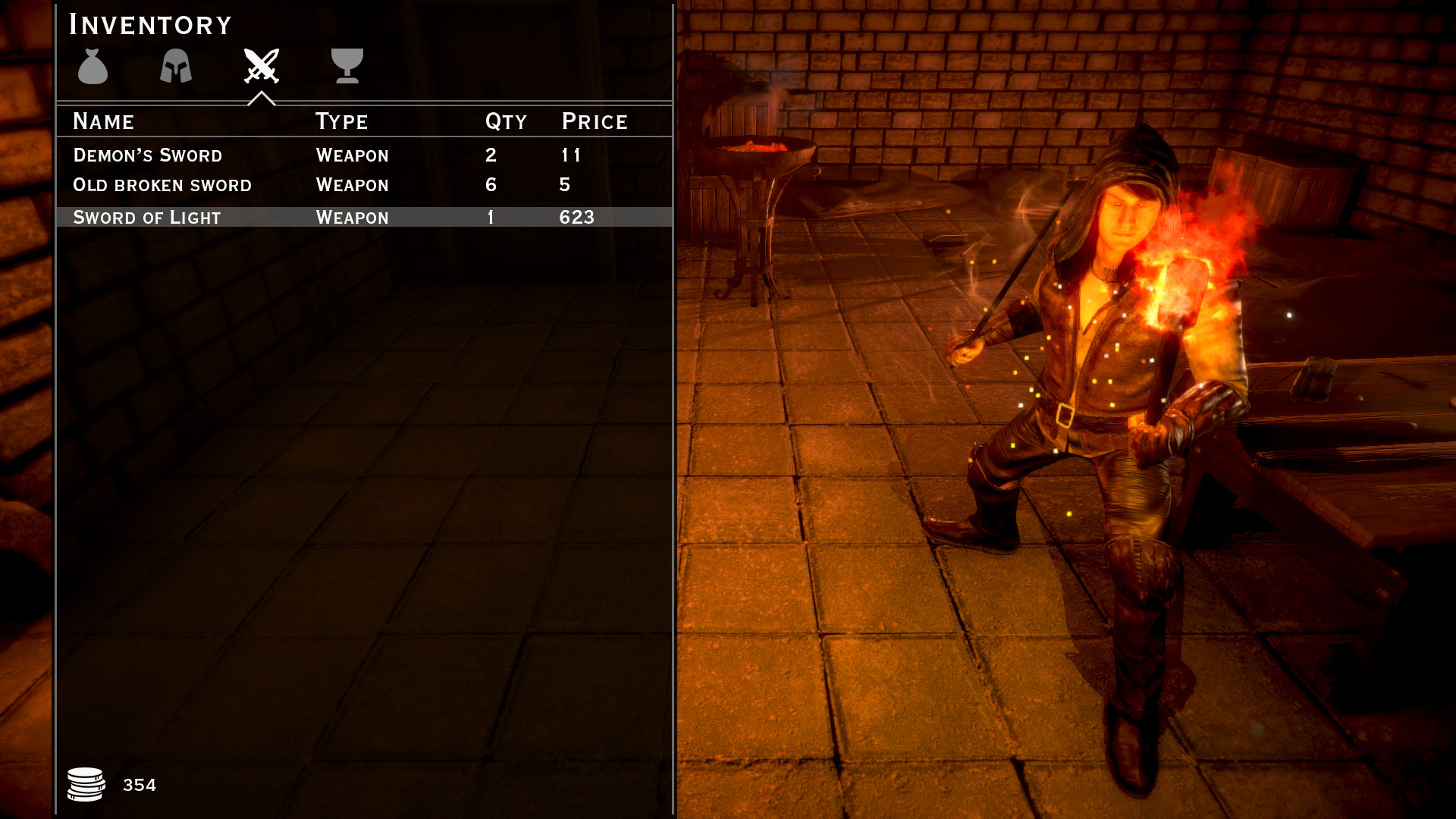Image resolution: width=1456 pixels, height=819 pixels.
Task: Select the bag icon next to Inventory title
Action: click(x=93, y=68)
